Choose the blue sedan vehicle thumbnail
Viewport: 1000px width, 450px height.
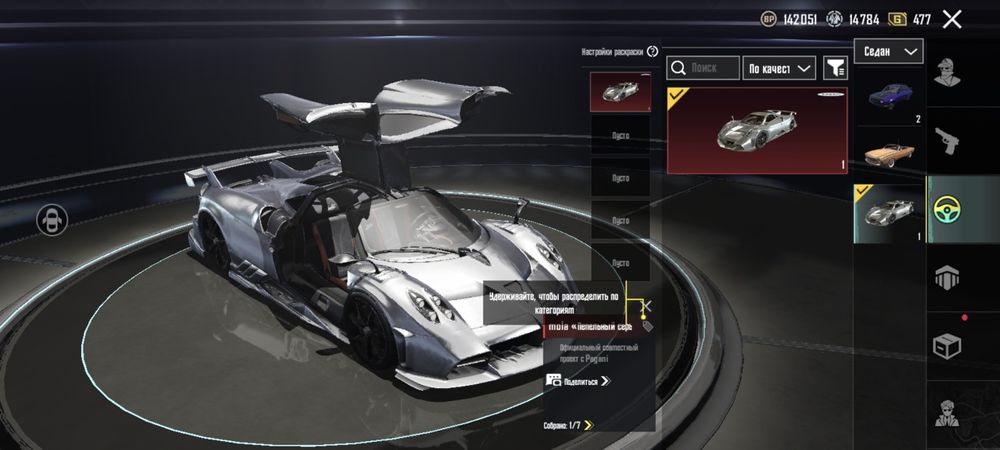coord(889,100)
